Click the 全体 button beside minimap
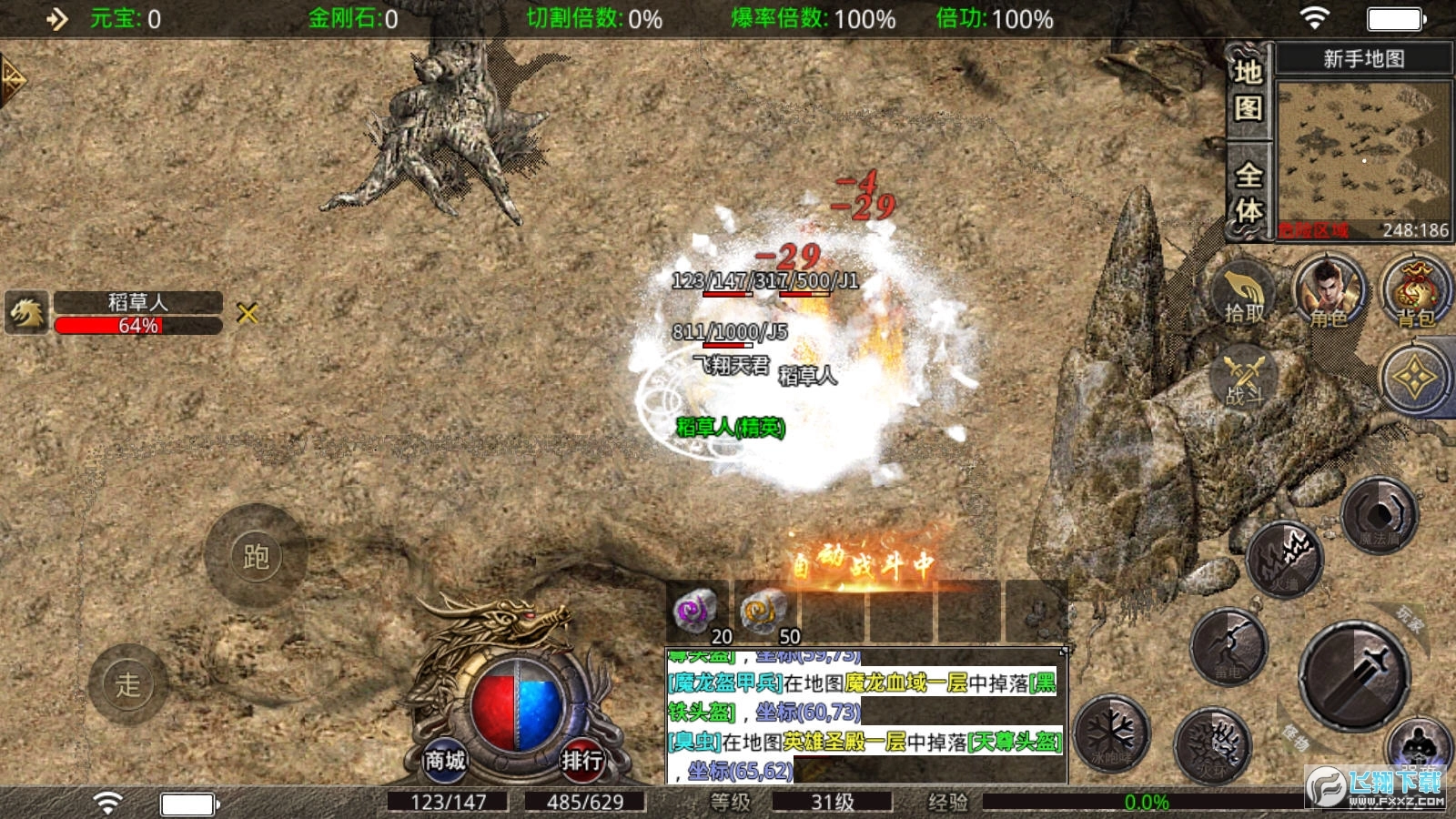 (x=1248, y=192)
